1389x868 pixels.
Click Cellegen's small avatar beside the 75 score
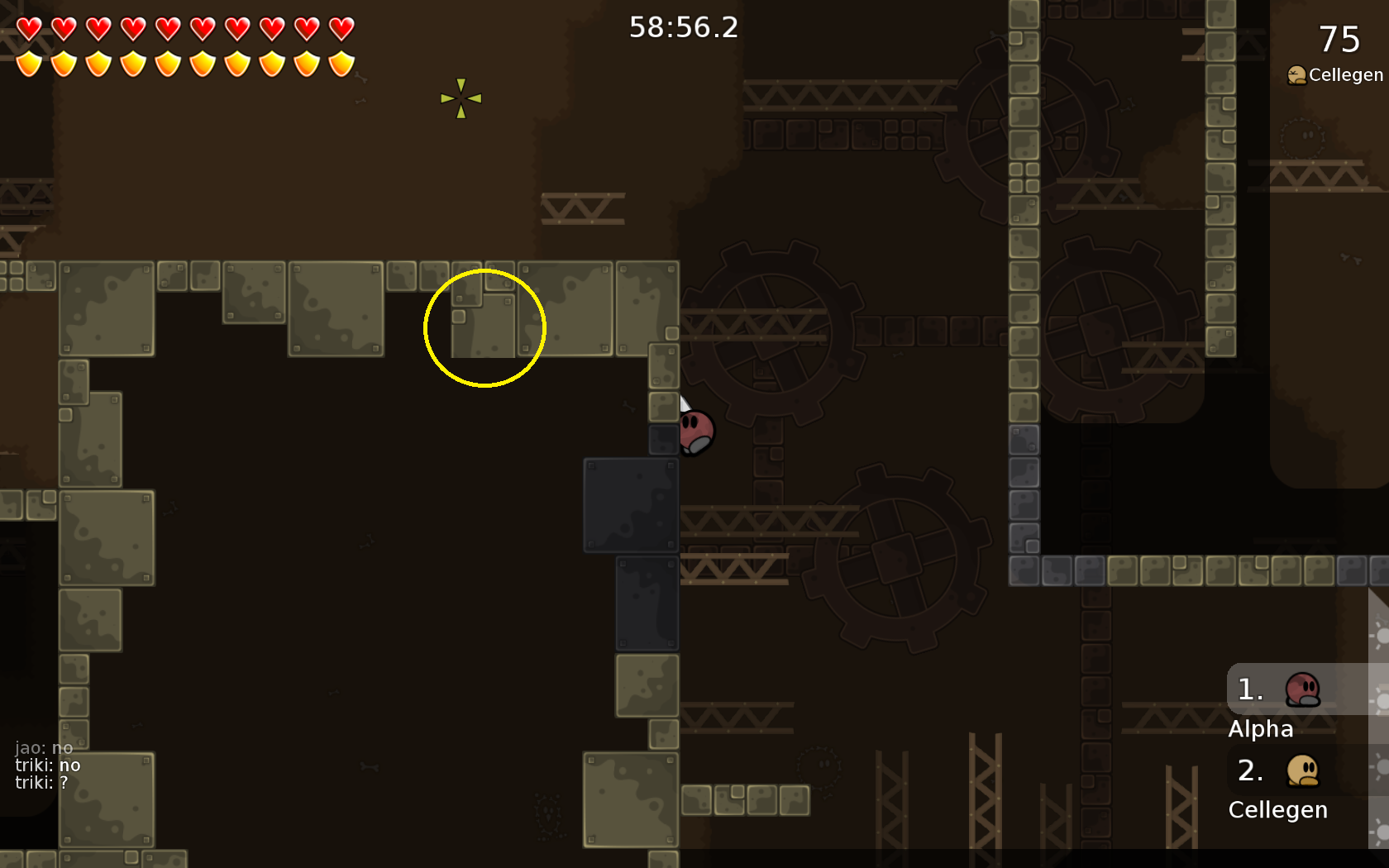(x=1296, y=74)
